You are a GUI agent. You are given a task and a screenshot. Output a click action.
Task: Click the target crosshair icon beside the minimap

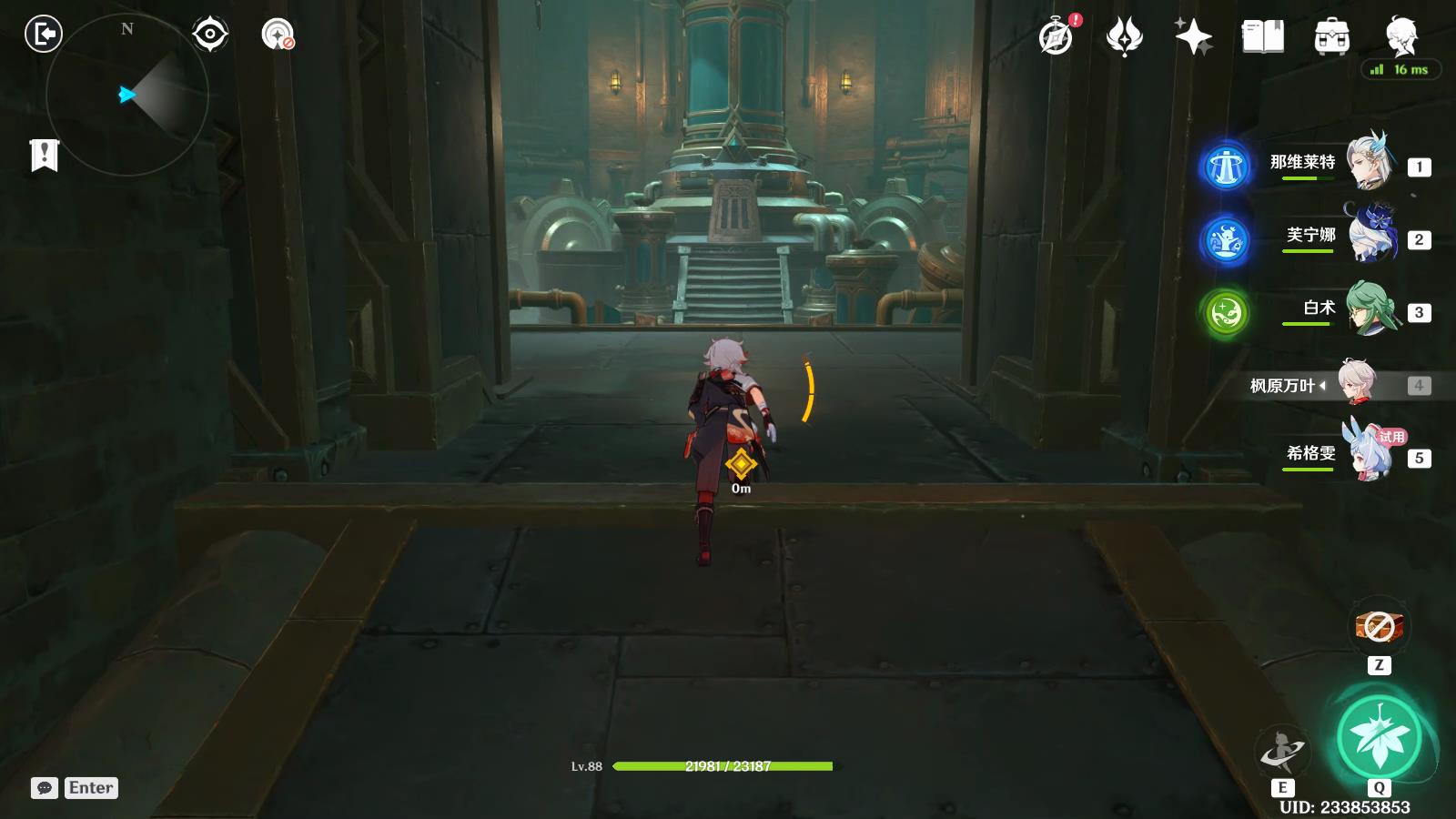coord(210,35)
